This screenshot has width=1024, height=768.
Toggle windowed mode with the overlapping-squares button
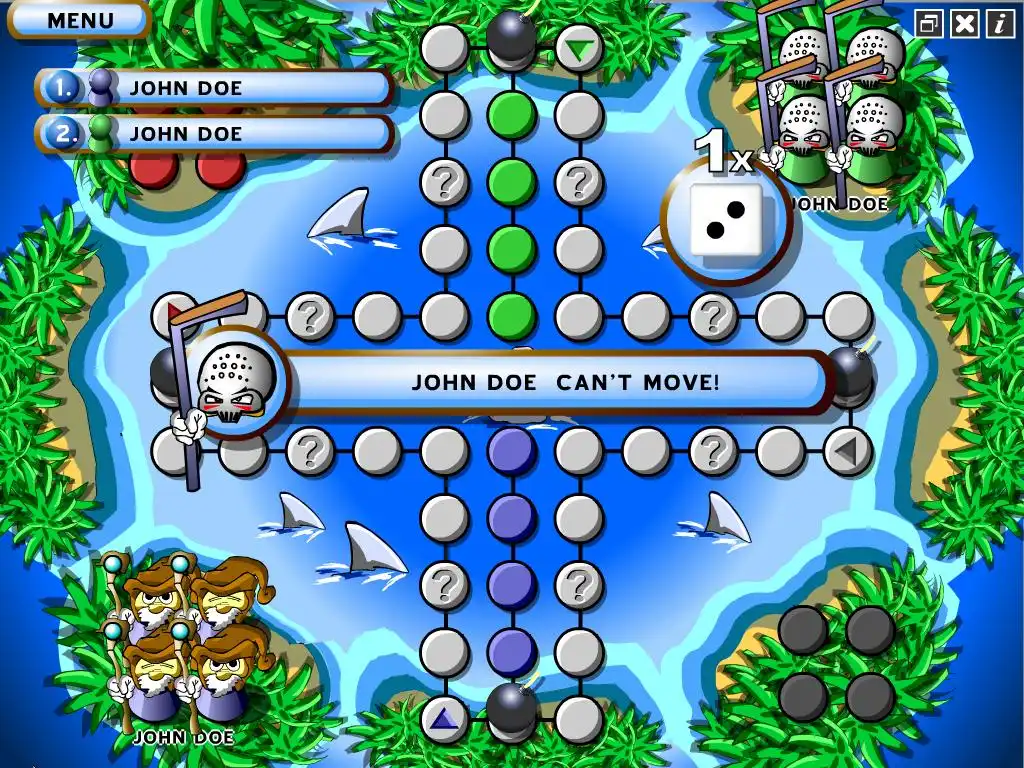point(929,23)
